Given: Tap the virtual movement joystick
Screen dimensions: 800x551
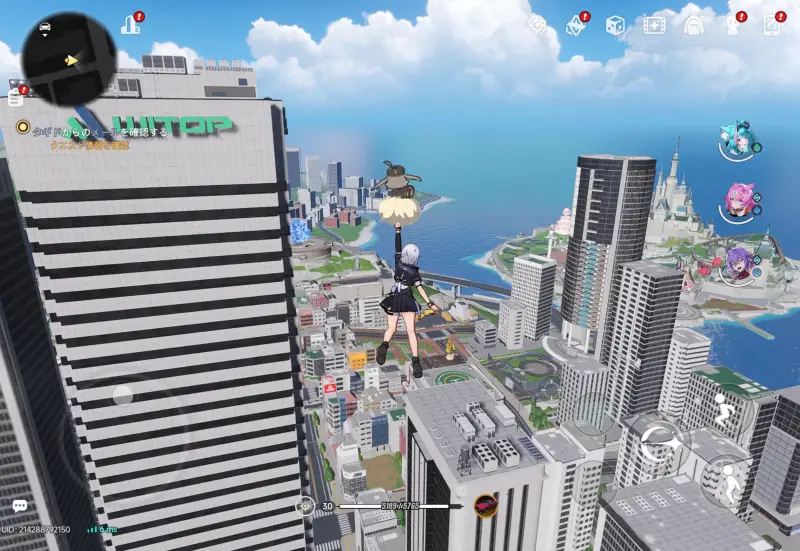Looking at the screenshot, I should 122,395.
